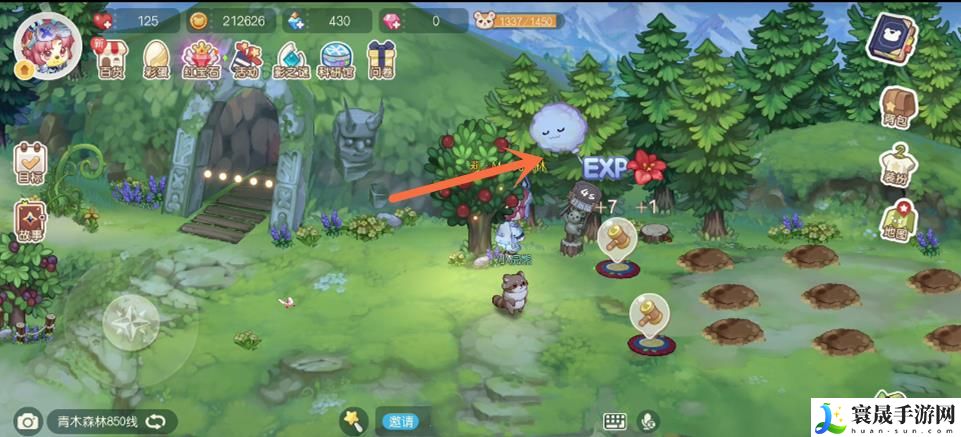Screen dimensions: 961x437
Task: Open the 影之魂 shadow soul menu
Action: [x=291, y=59]
